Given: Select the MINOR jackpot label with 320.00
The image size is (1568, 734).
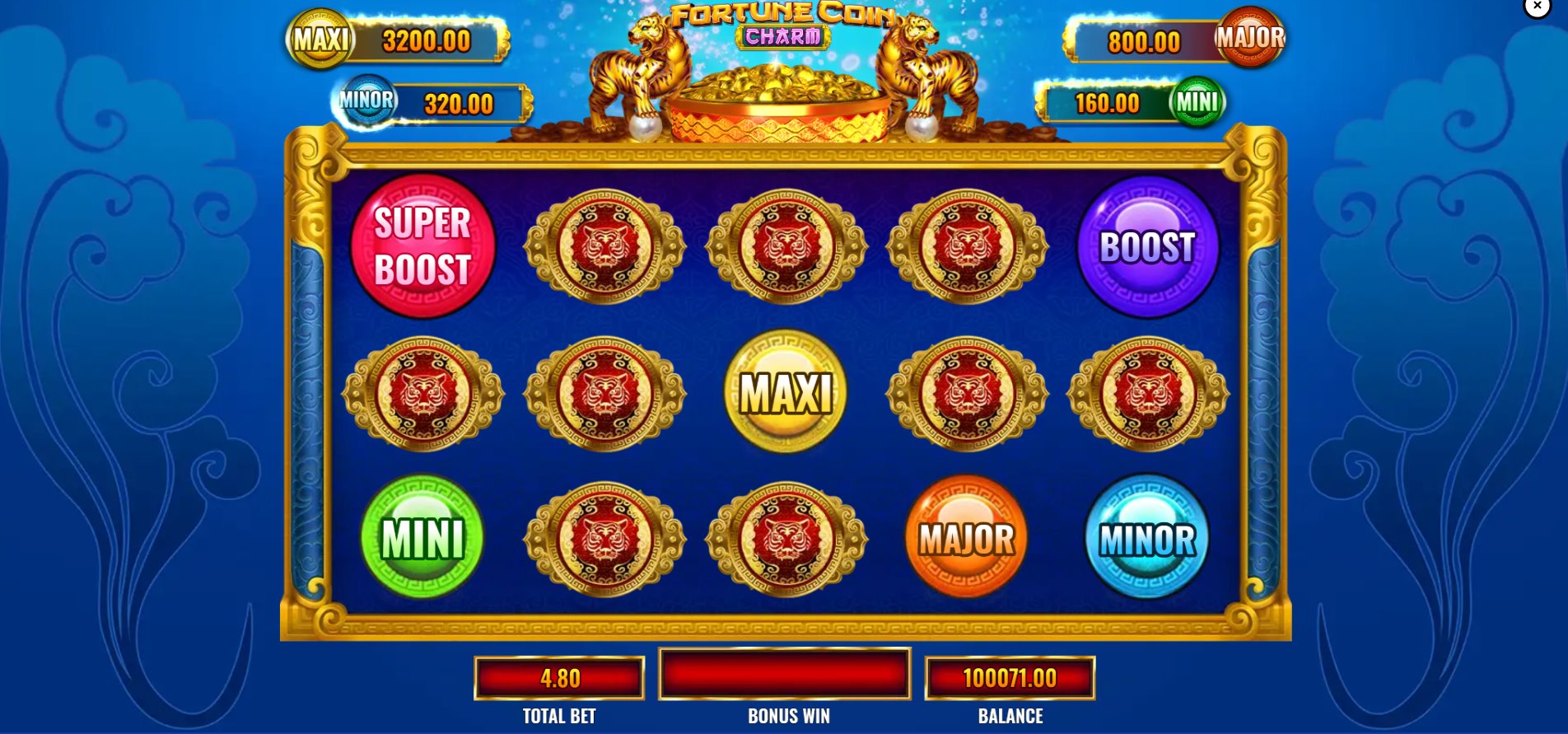Looking at the screenshot, I should click(434, 101).
